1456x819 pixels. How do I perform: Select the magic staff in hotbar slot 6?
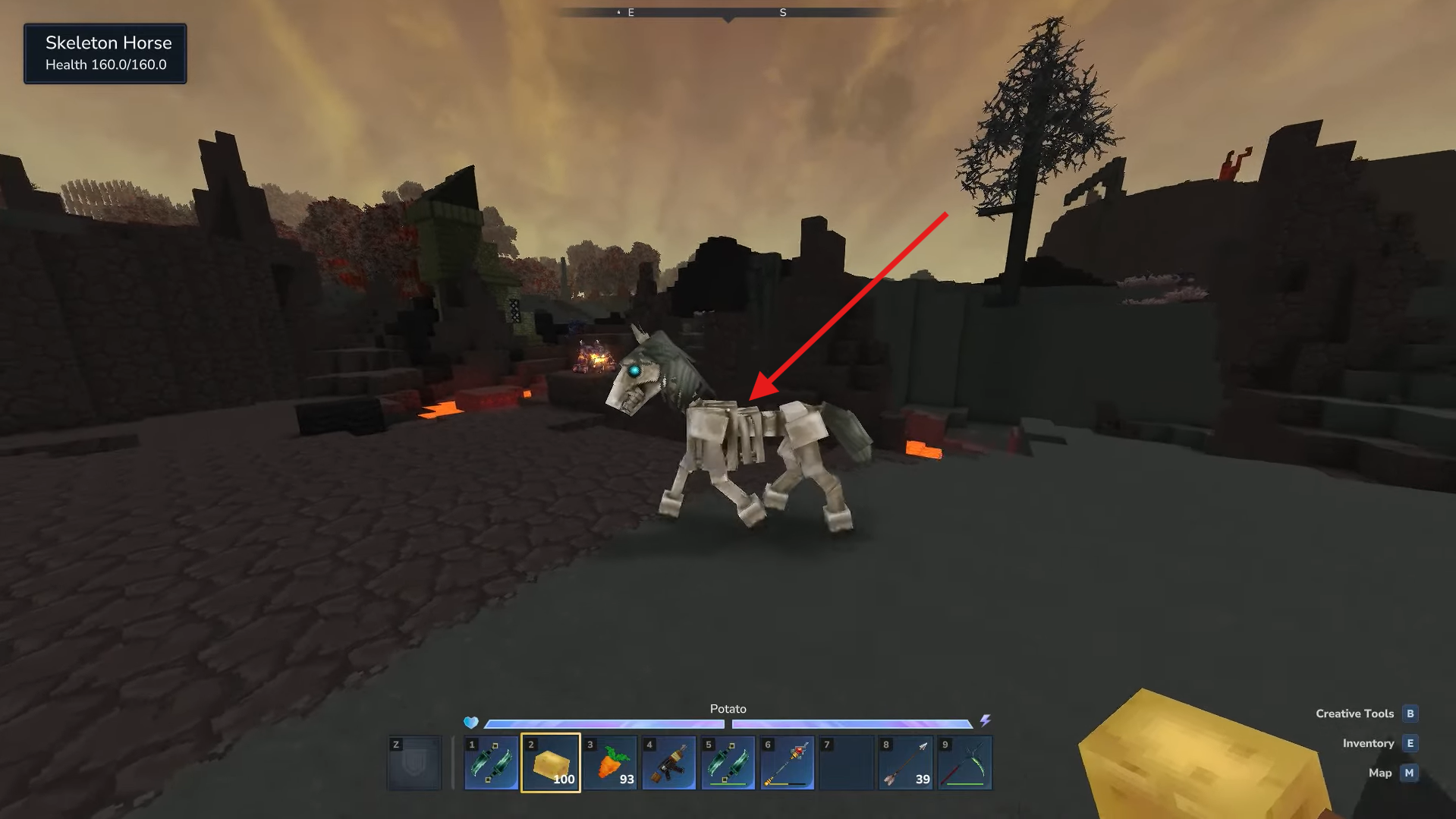coord(787,762)
